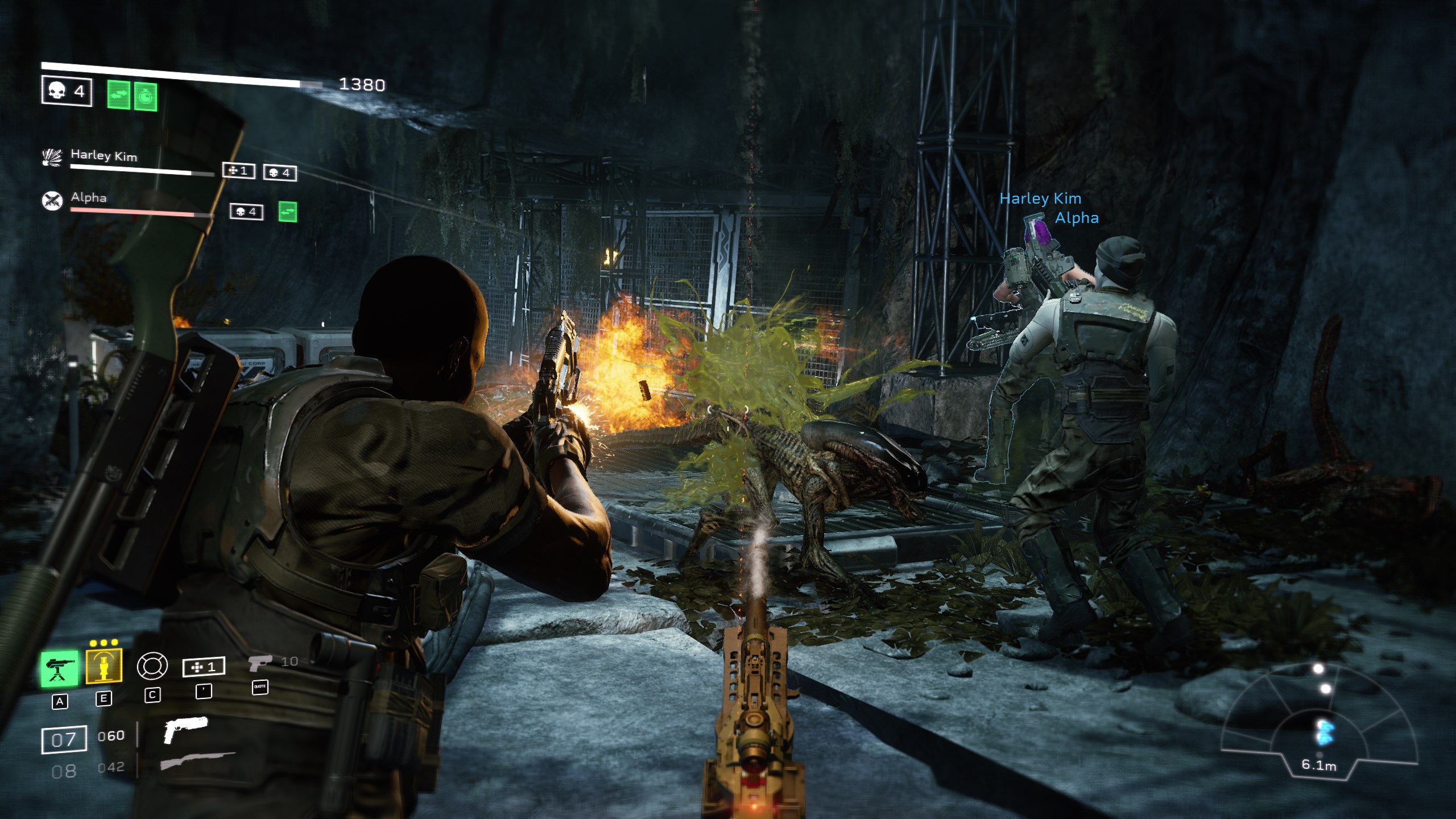Select the equipped handgun weapon icon
This screenshot has width=1456, height=819.
click(185, 731)
